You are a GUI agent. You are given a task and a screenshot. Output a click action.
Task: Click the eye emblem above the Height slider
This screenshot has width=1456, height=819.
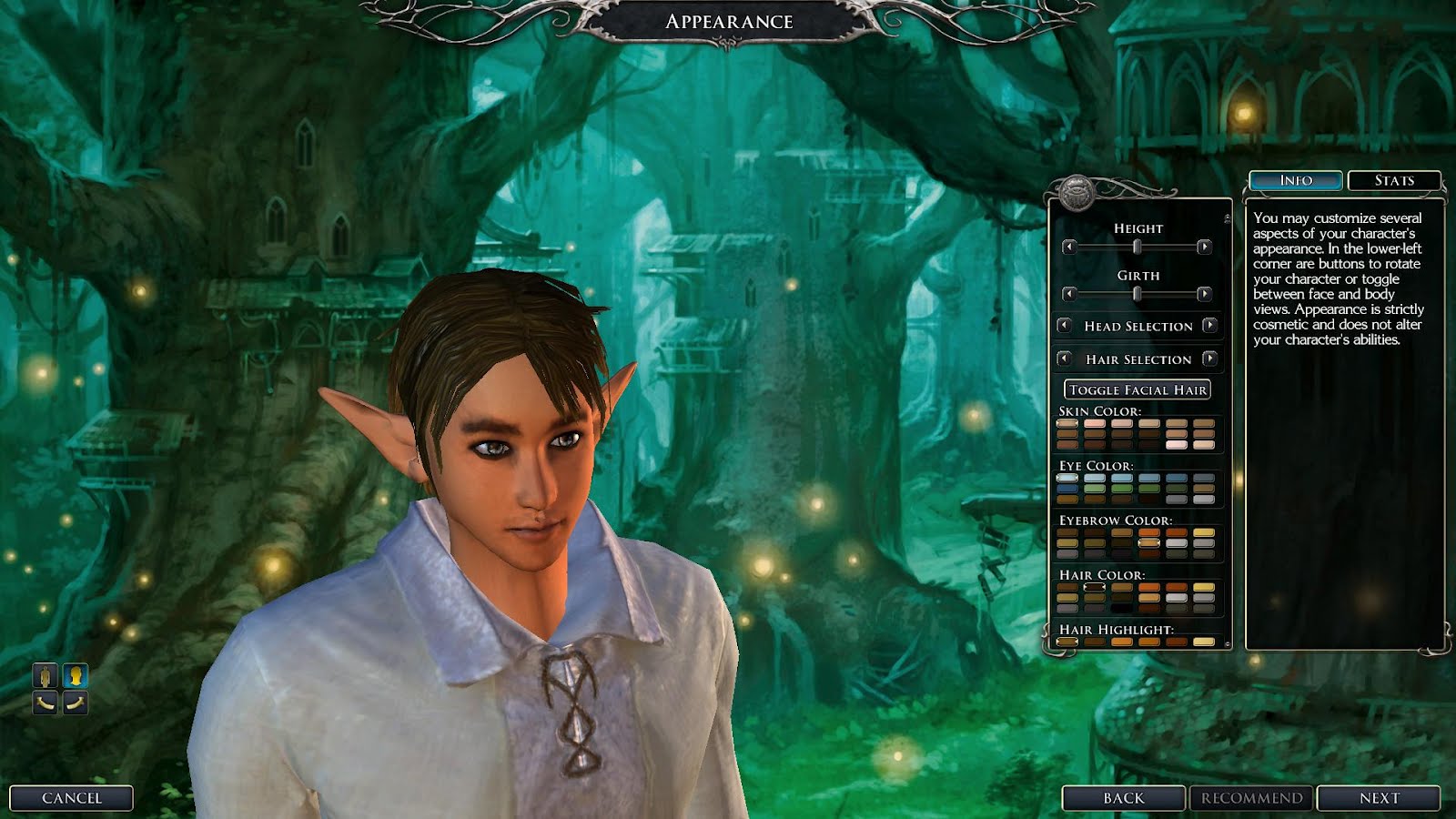point(1076,192)
